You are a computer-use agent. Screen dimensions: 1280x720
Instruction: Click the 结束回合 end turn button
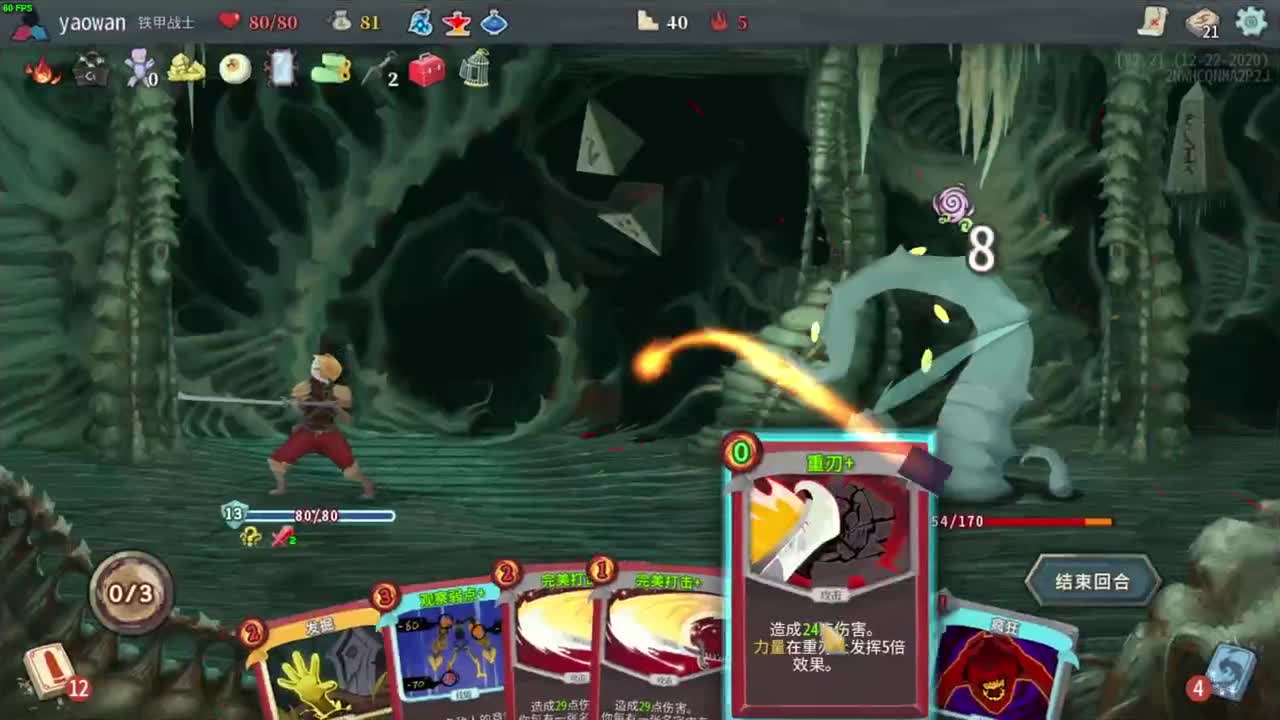click(x=1092, y=581)
